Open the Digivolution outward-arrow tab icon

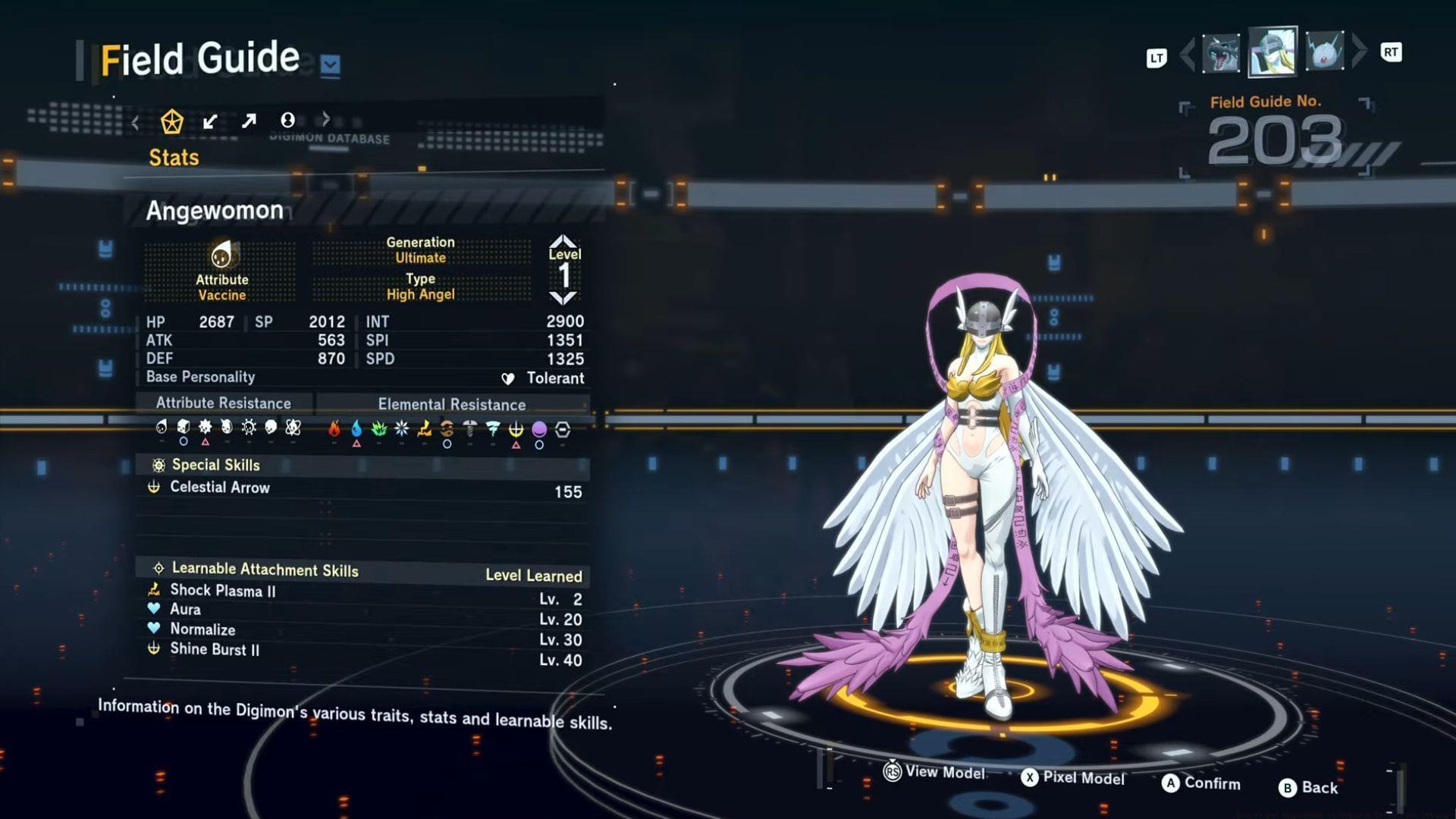[x=248, y=120]
